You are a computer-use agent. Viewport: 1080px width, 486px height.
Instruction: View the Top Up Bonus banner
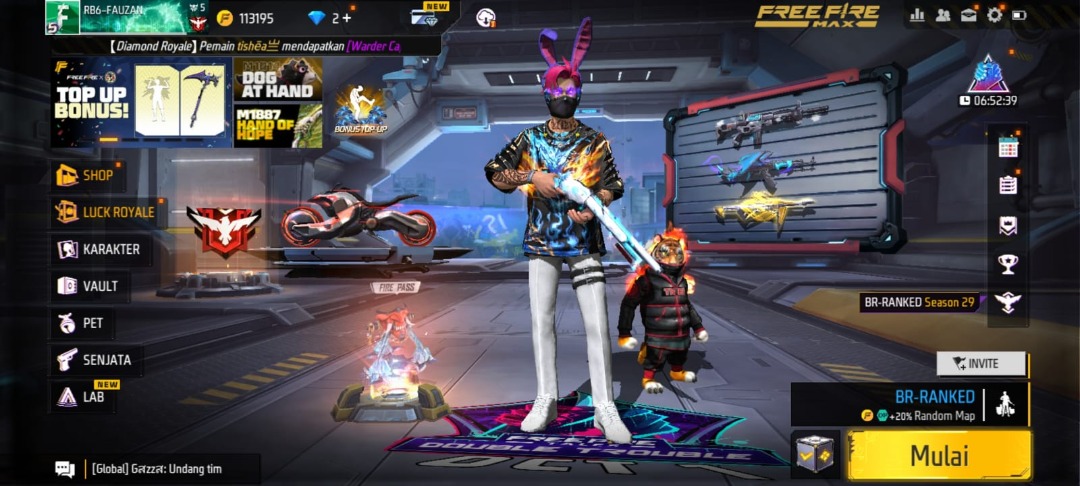tap(92, 101)
